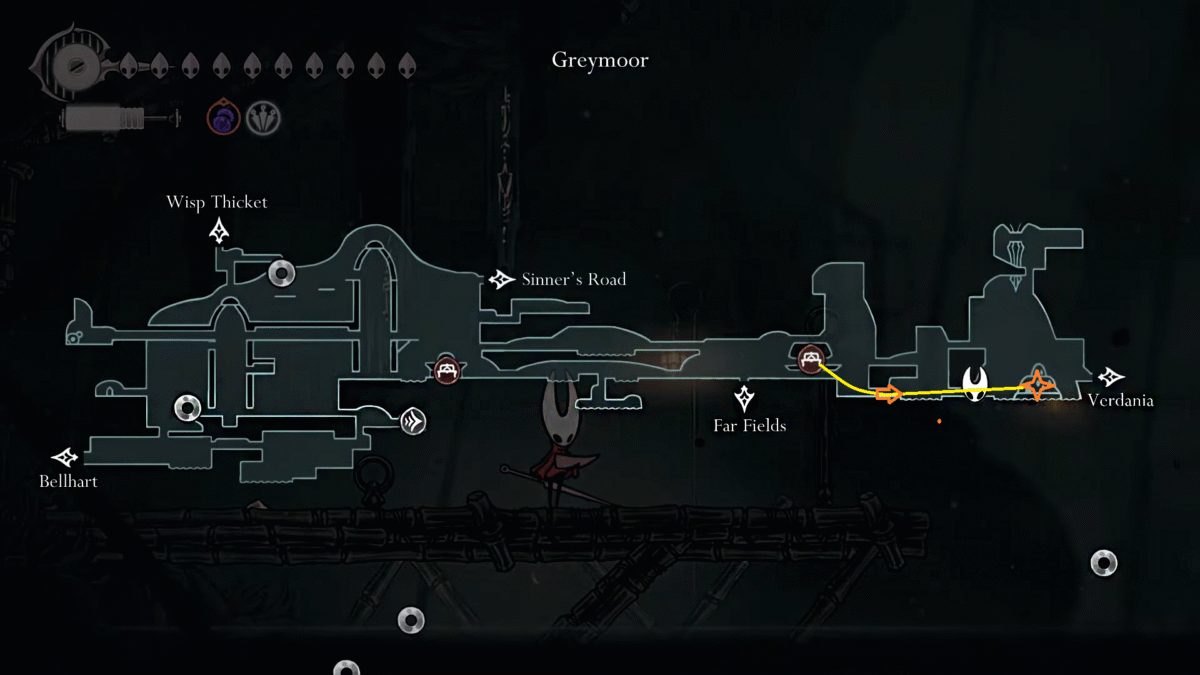Select the Bellhart exit marker
The height and width of the screenshot is (675, 1200).
click(66, 458)
